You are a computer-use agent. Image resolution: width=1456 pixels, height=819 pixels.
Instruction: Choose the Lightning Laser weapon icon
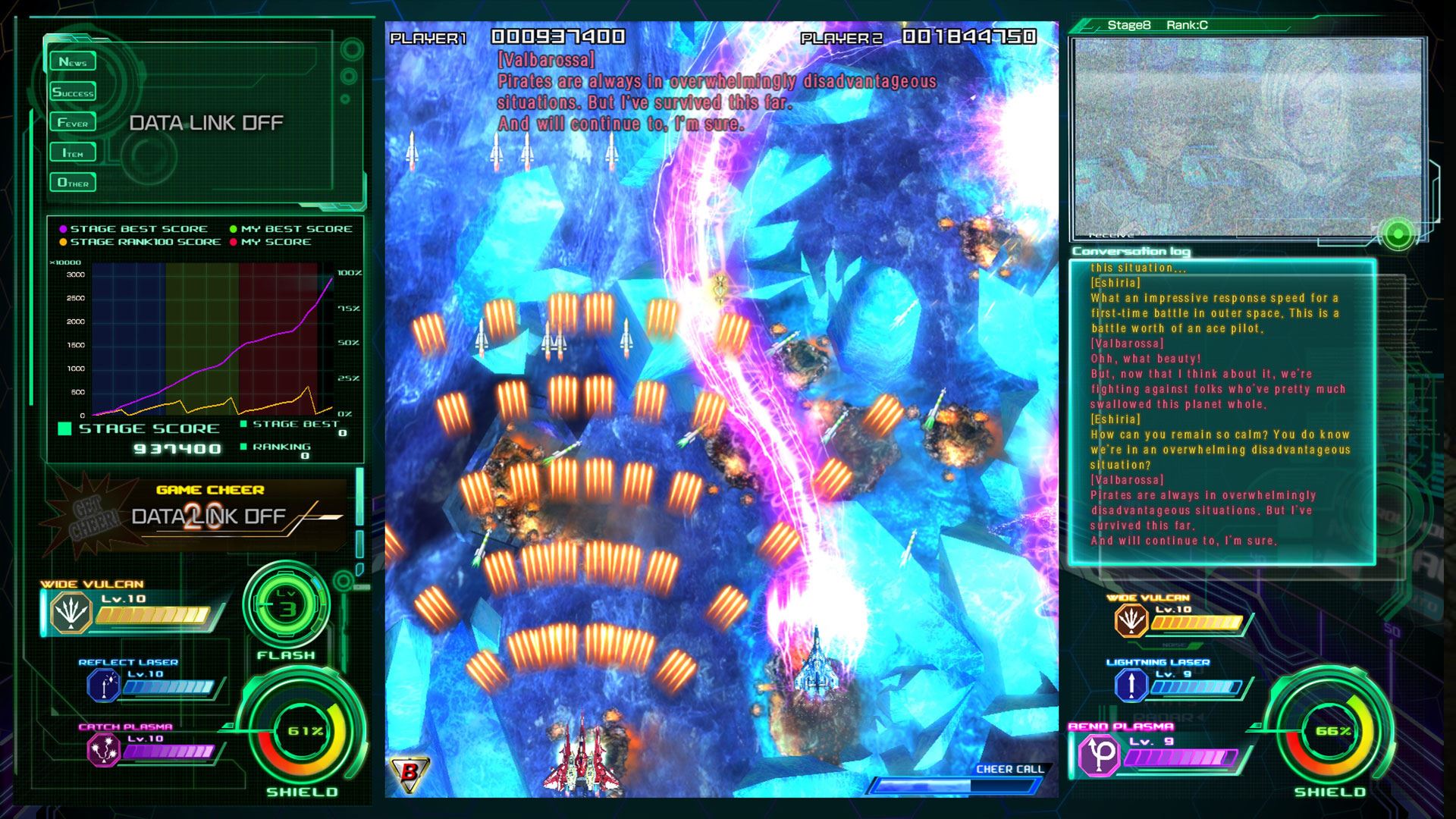point(1131,686)
